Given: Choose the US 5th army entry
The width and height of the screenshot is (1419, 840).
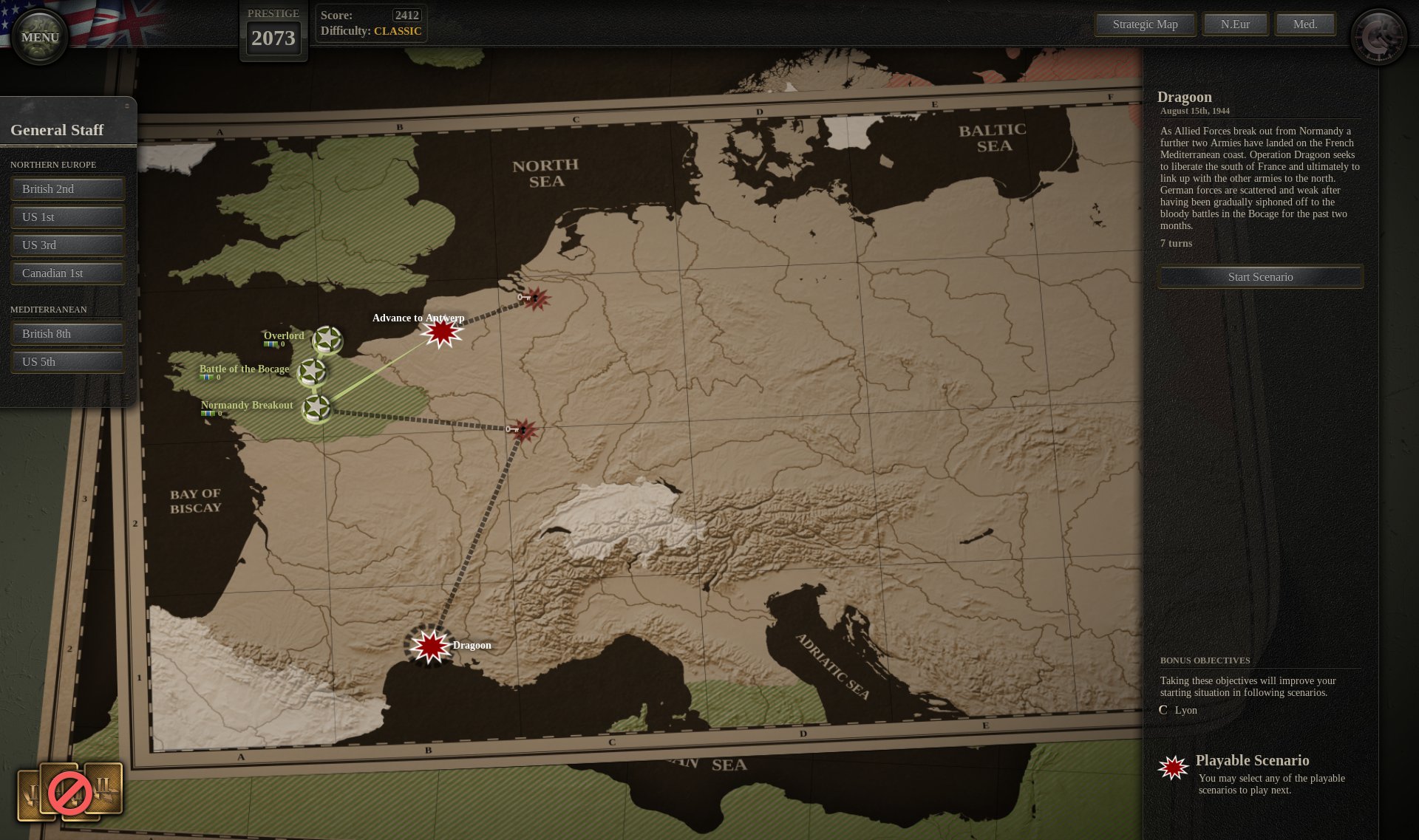Looking at the screenshot, I should tap(67, 362).
